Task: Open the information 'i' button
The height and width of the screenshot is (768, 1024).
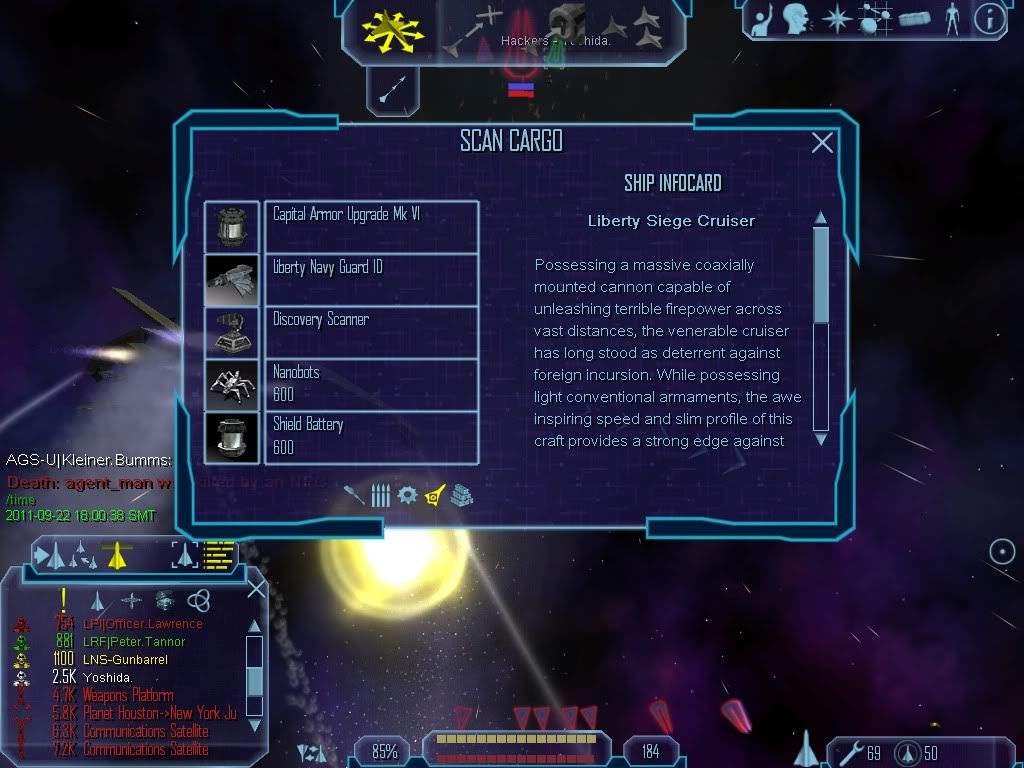Action: click(990, 19)
